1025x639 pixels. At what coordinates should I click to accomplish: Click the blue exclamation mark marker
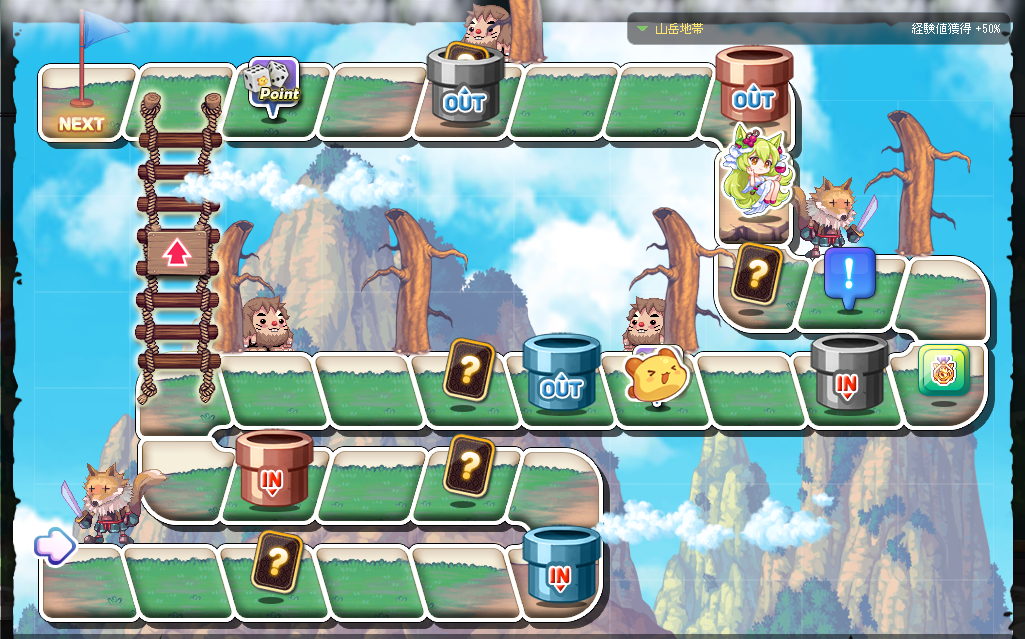[849, 276]
